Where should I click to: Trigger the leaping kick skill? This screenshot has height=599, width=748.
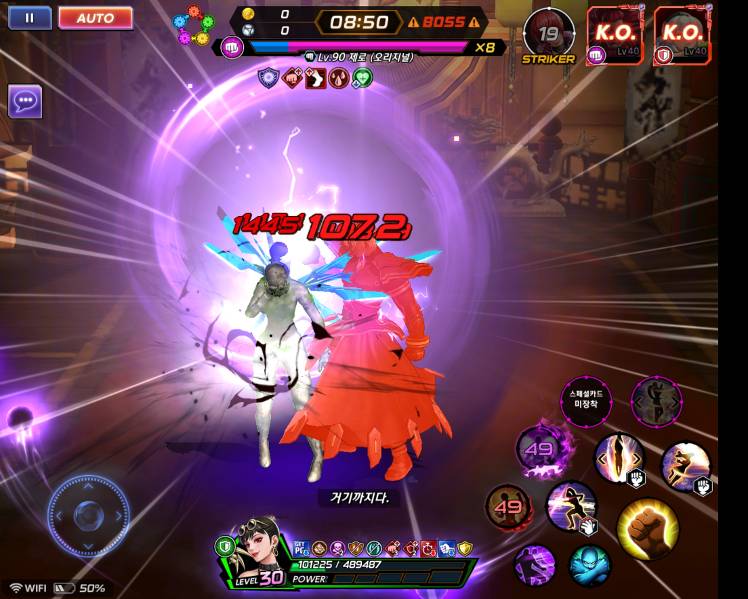(685, 466)
